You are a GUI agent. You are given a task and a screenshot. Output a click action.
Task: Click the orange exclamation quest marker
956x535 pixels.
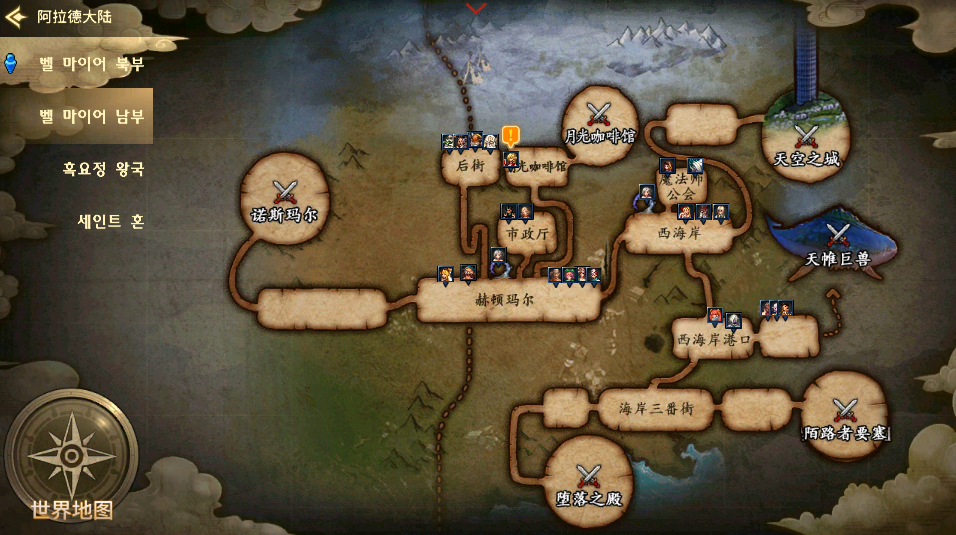tap(511, 135)
